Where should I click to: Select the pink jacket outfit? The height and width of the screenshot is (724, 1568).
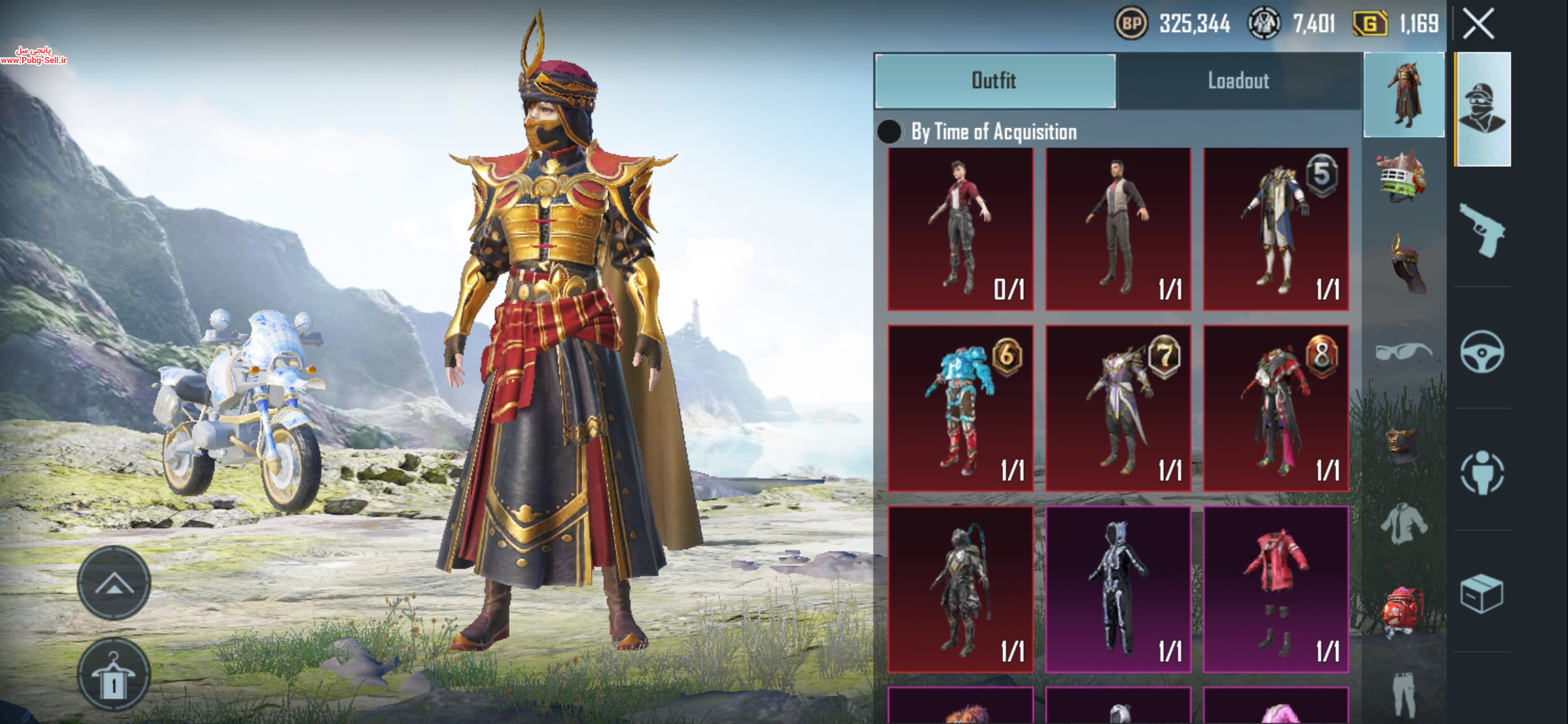1276,589
